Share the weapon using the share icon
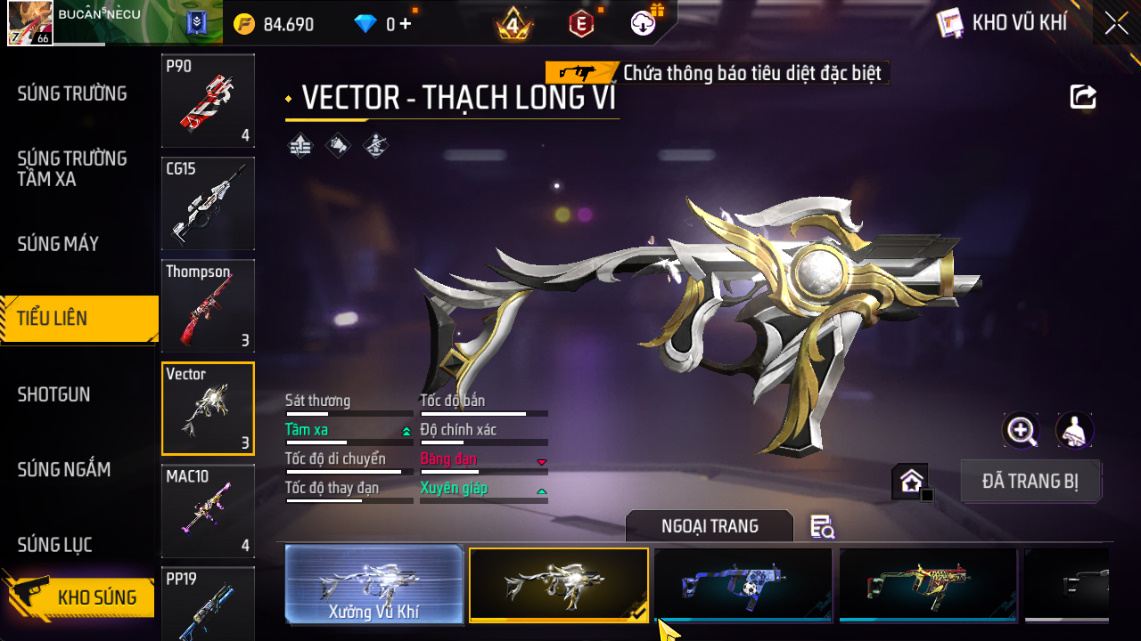Viewport: 1141px width, 641px height. (1083, 97)
